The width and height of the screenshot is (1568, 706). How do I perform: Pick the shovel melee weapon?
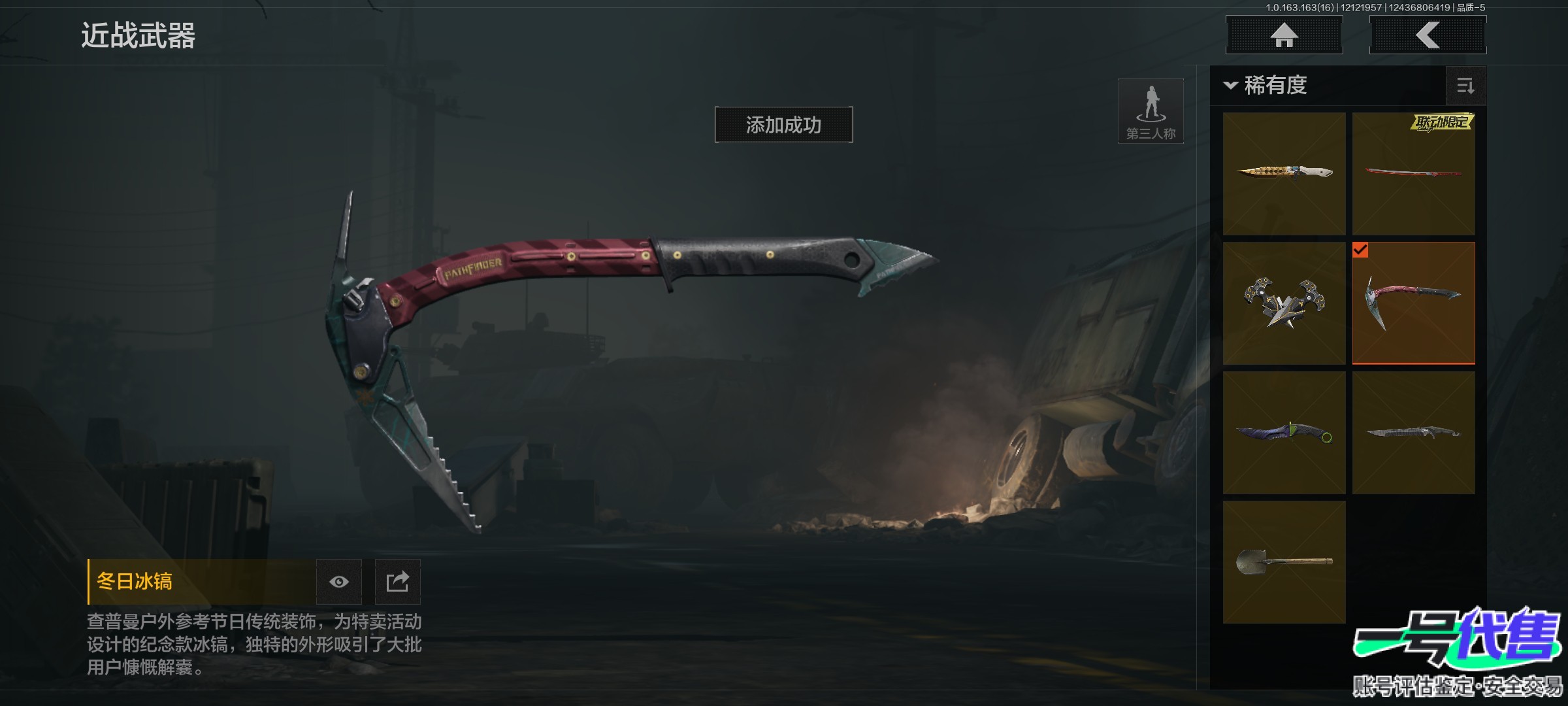click(x=1284, y=562)
